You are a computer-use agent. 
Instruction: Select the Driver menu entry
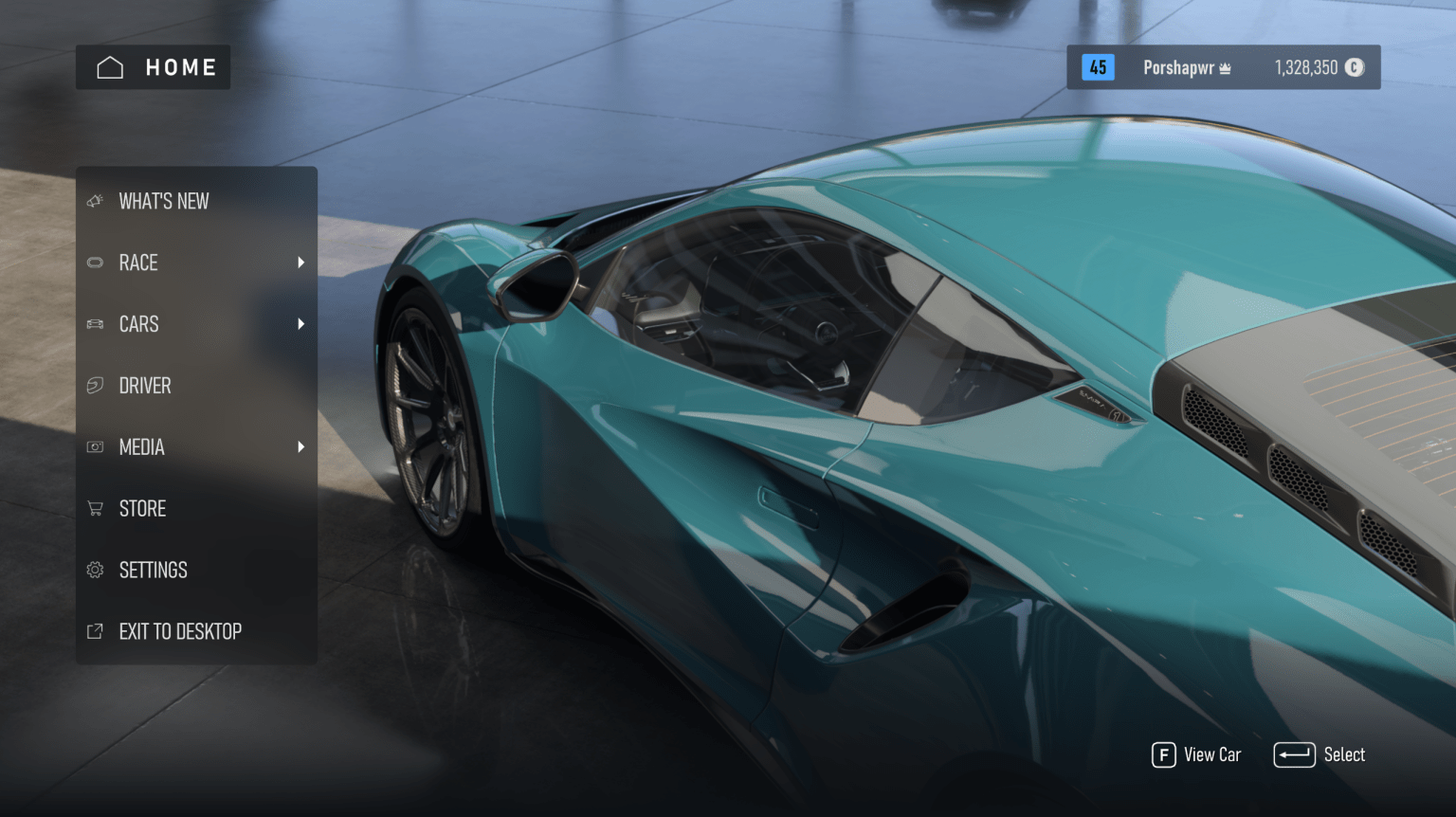tap(145, 385)
